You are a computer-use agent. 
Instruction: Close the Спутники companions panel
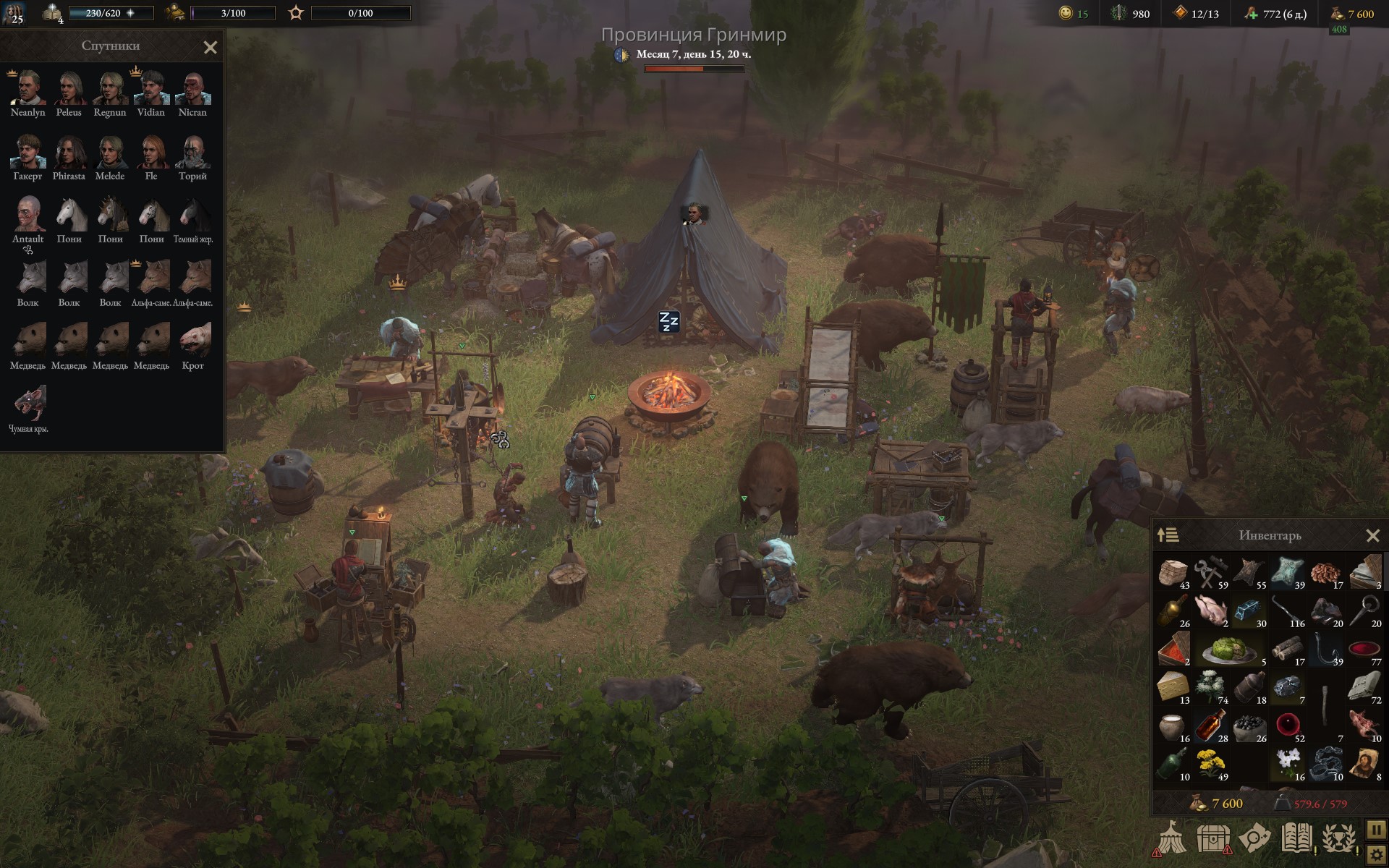tap(211, 48)
